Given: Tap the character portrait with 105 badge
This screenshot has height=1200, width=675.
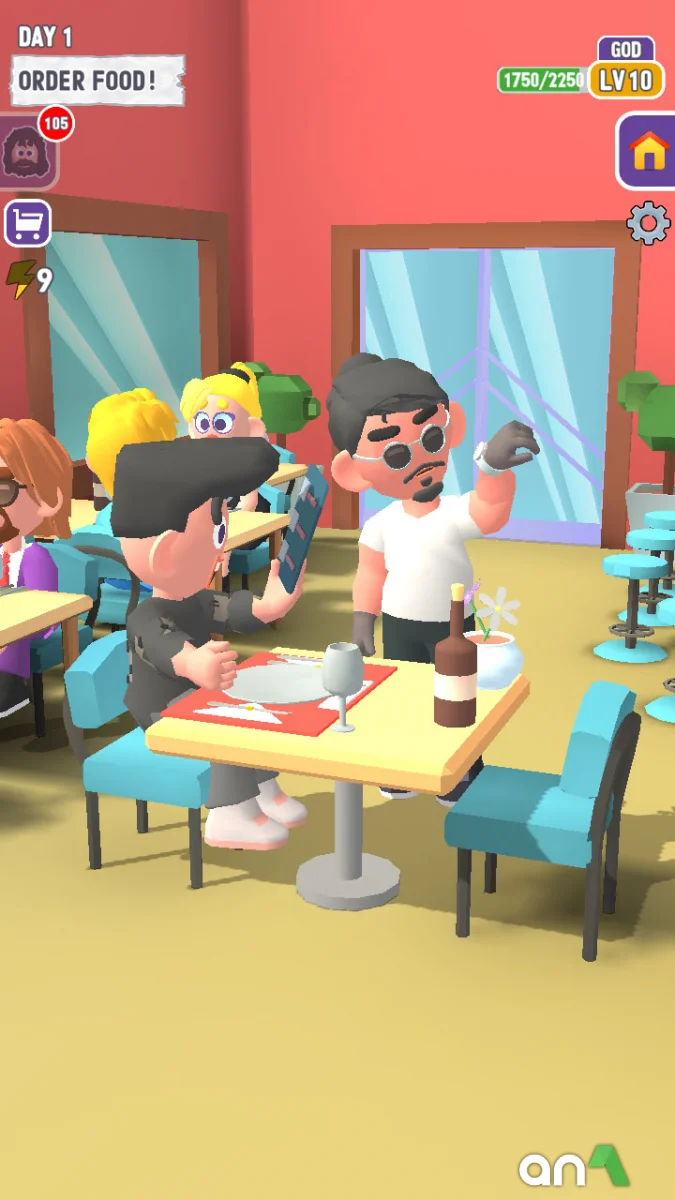Looking at the screenshot, I should (26, 152).
